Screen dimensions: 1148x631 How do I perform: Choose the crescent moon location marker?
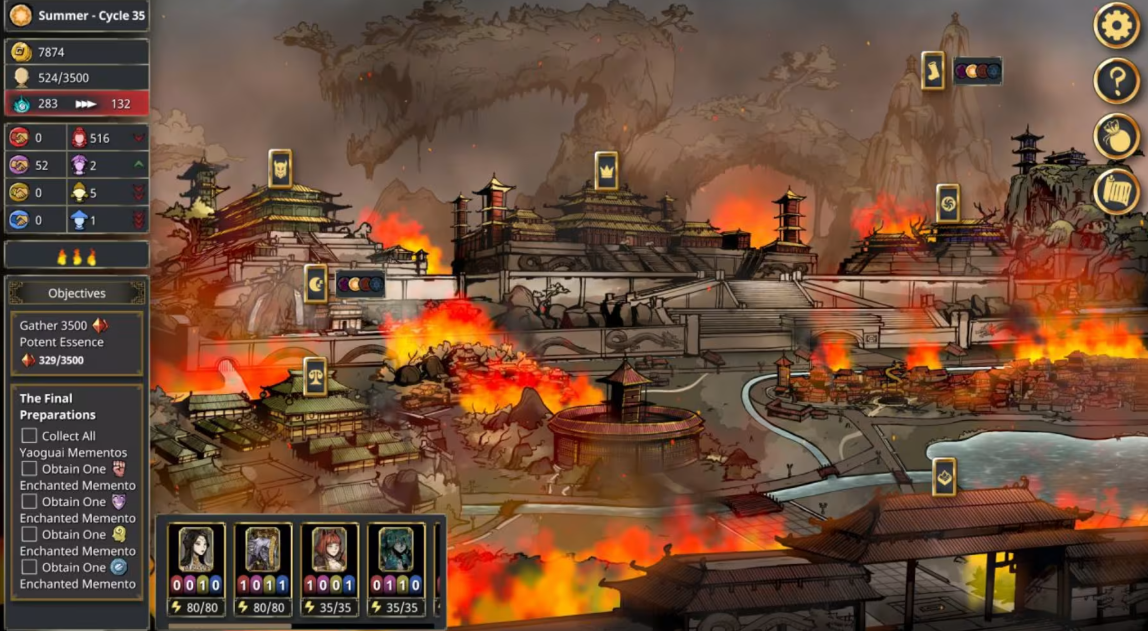(316, 284)
